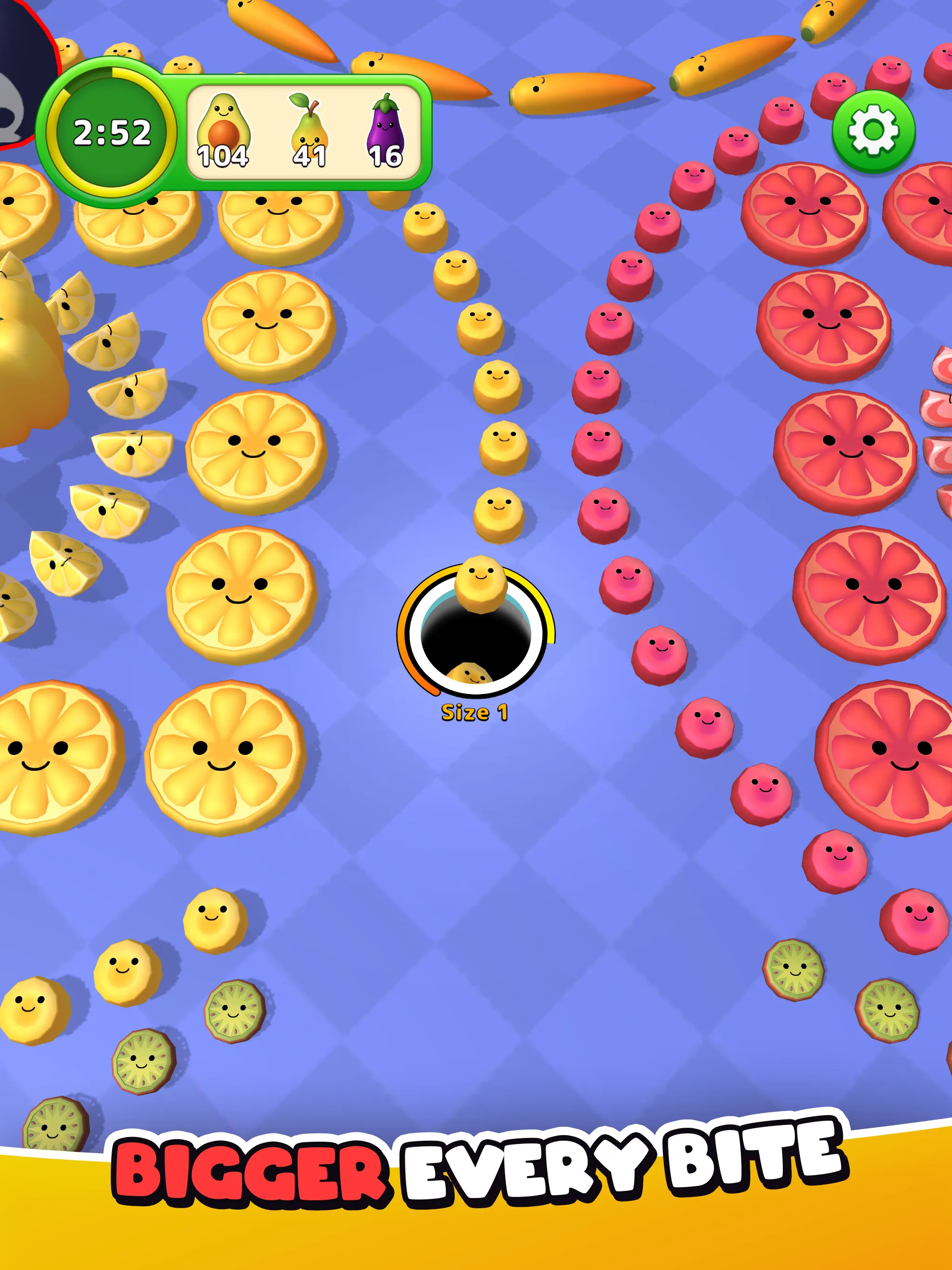The width and height of the screenshot is (952, 1270).
Task: Click the 2:52 countdown timer
Action: (x=113, y=132)
